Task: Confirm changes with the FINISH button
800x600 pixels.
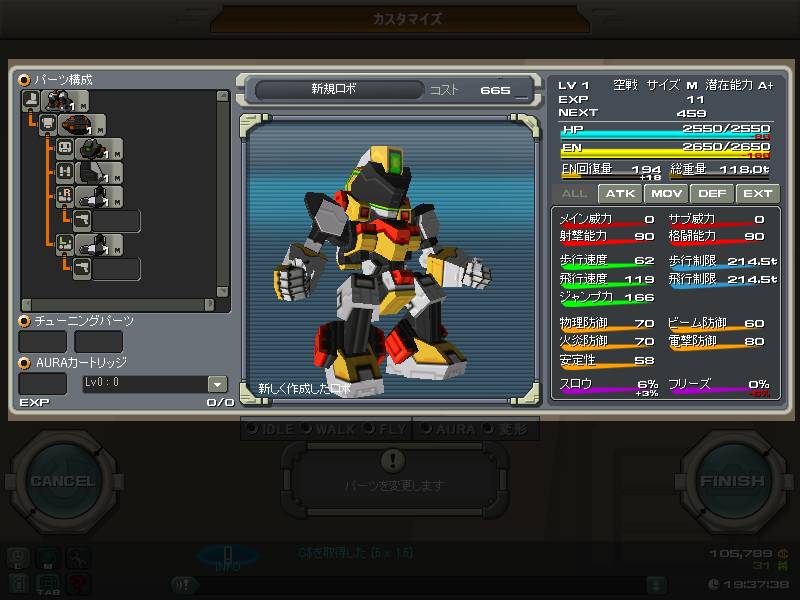Action: click(732, 481)
